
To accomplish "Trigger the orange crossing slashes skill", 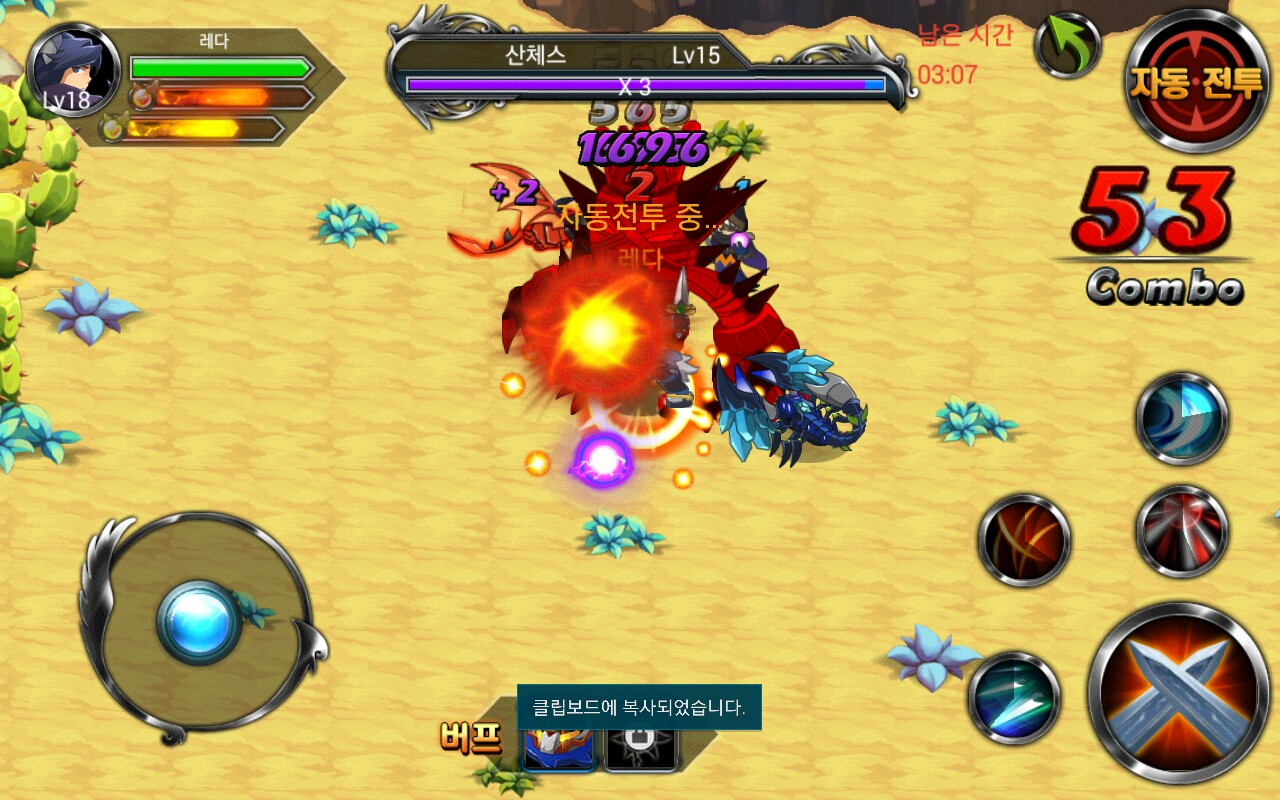I will pyautogui.click(x=1023, y=541).
